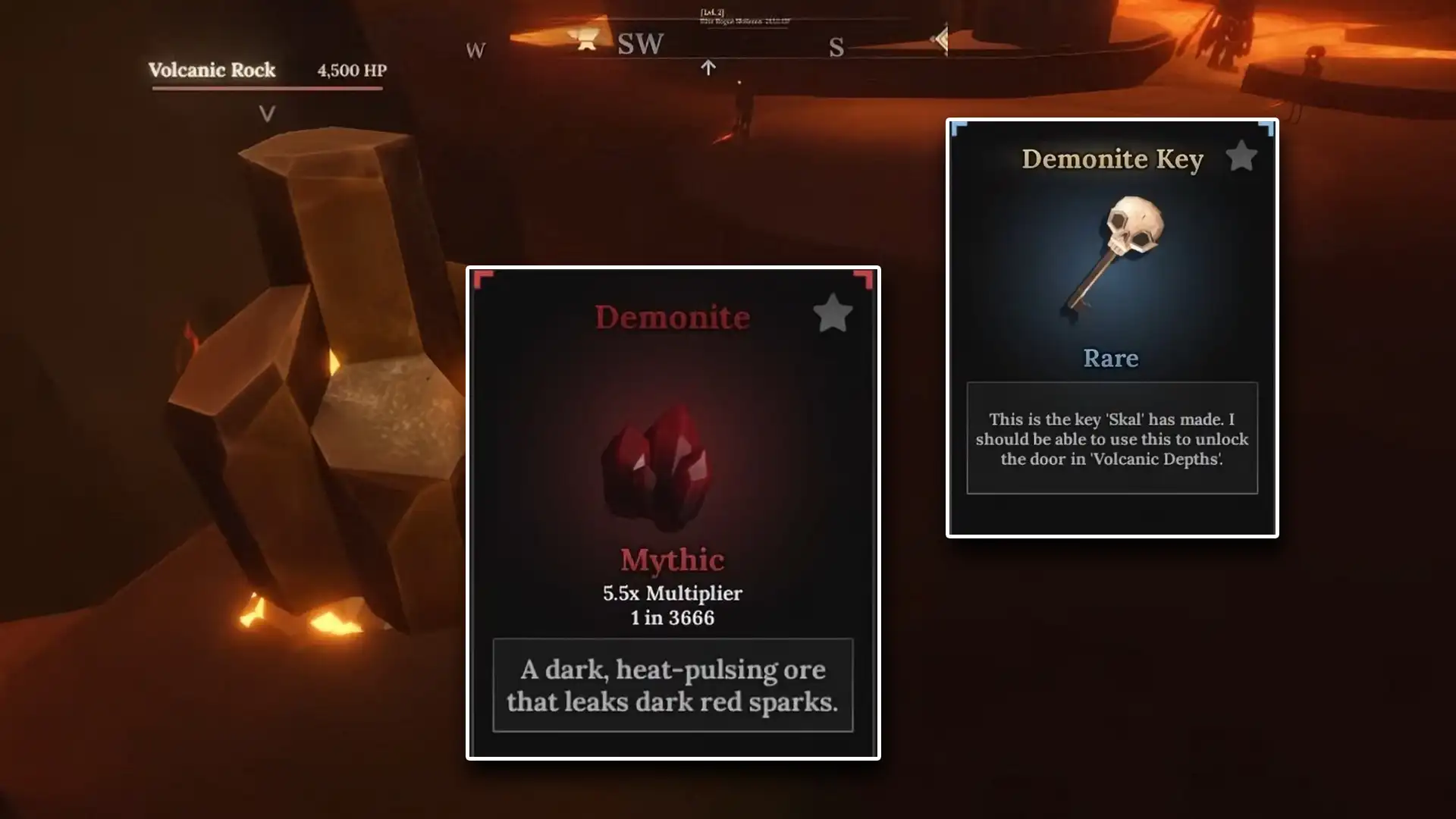
Task: Expand the Demonite Key description box
Action: click(x=1111, y=439)
